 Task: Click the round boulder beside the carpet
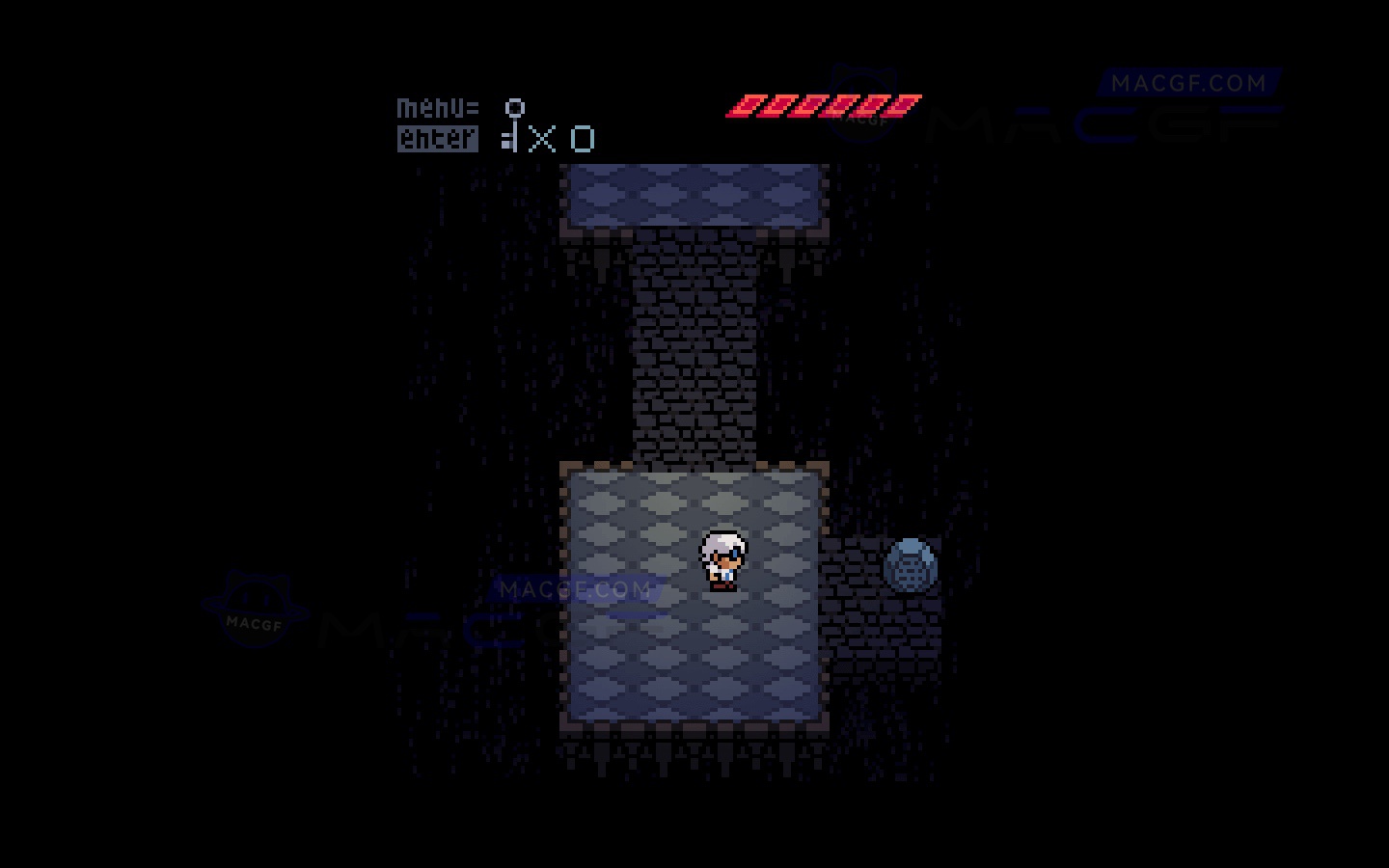point(910,565)
